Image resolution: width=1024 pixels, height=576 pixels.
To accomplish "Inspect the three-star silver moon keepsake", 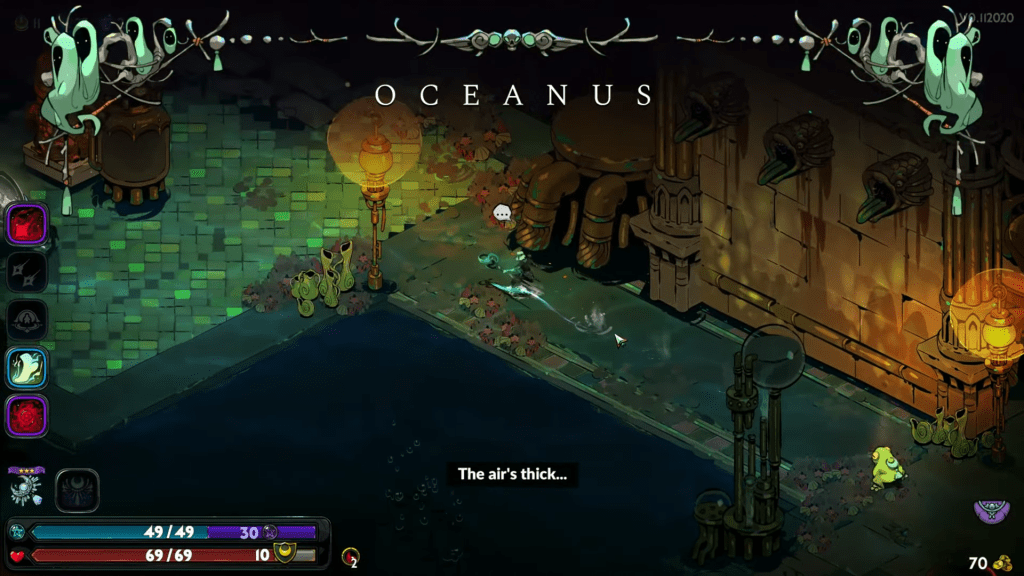I will 26,487.
